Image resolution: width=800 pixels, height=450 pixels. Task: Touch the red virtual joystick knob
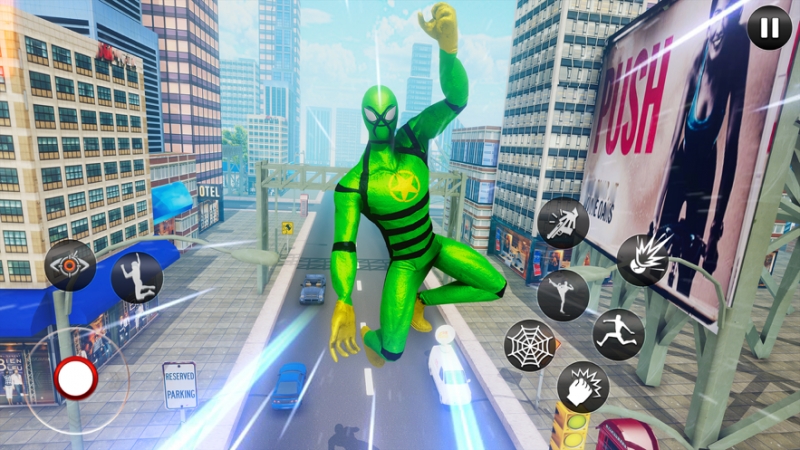[76, 379]
